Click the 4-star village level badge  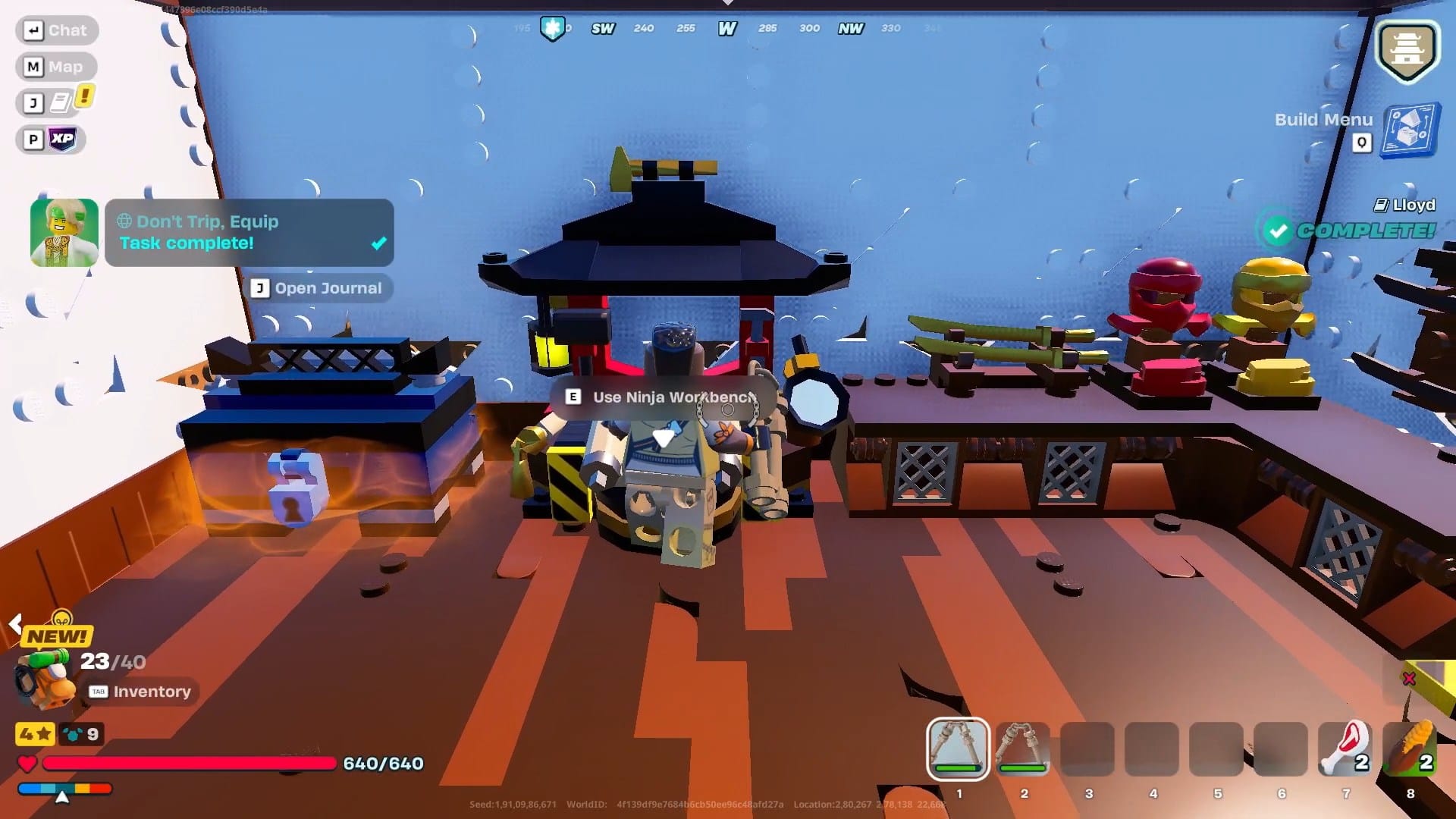point(36,734)
